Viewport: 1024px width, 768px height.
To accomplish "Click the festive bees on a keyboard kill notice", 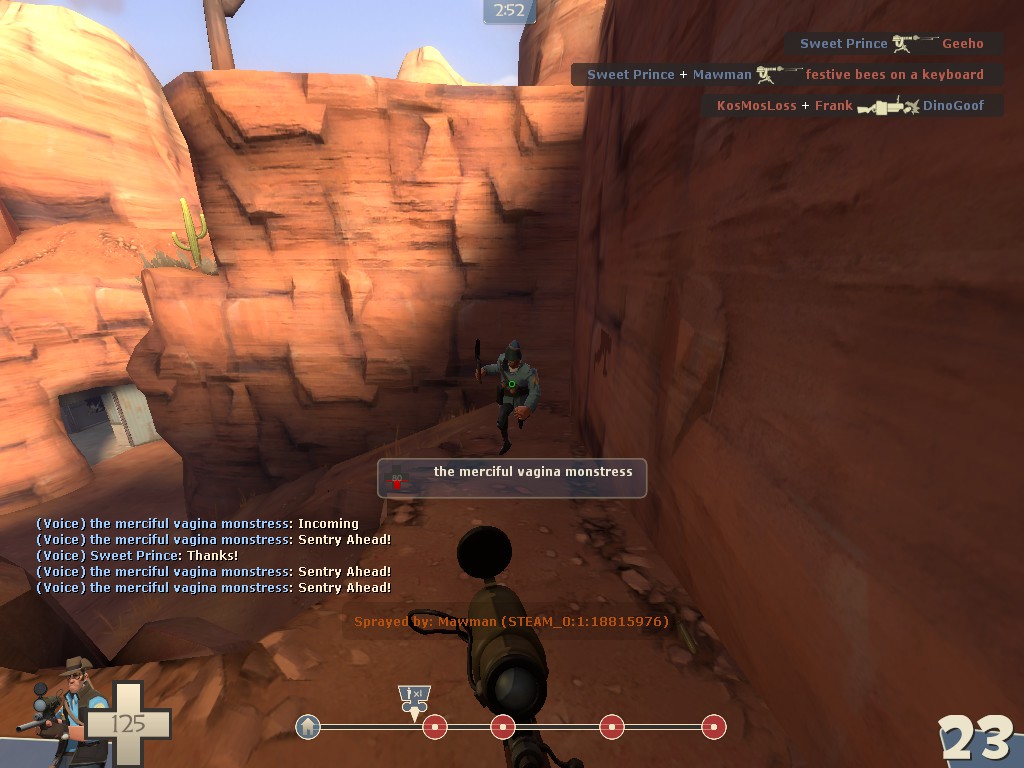I will click(x=786, y=75).
